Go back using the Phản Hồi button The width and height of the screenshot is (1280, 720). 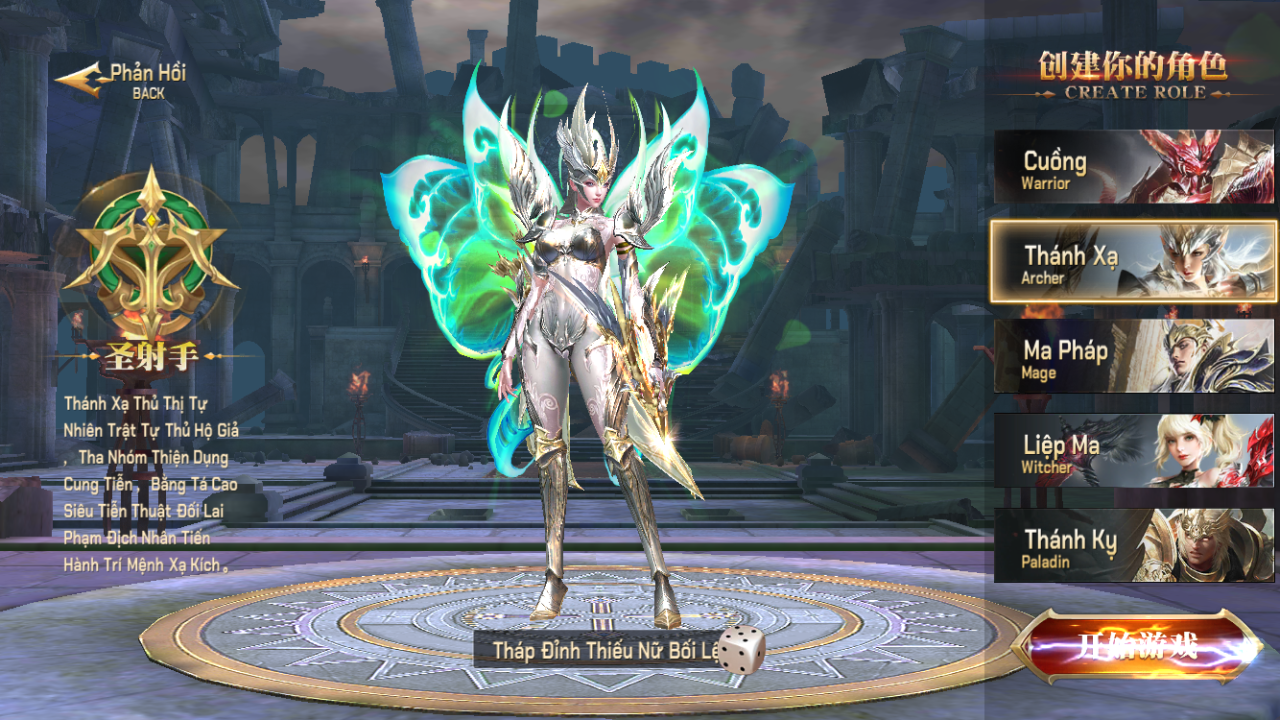(x=122, y=80)
